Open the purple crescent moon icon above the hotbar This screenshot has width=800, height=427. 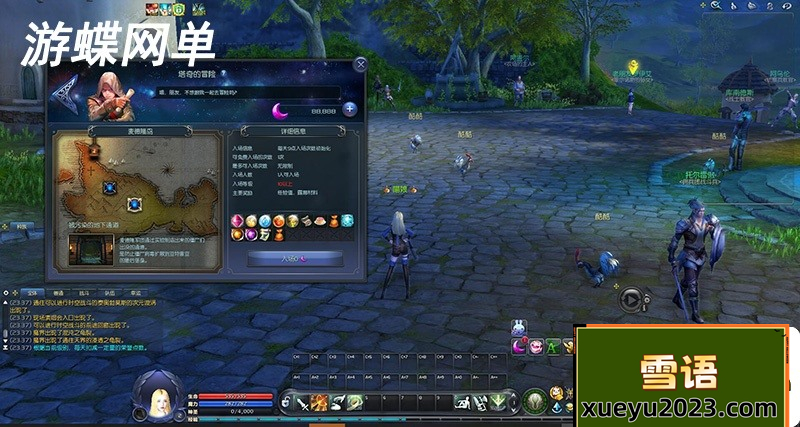click(x=520, y=346)
